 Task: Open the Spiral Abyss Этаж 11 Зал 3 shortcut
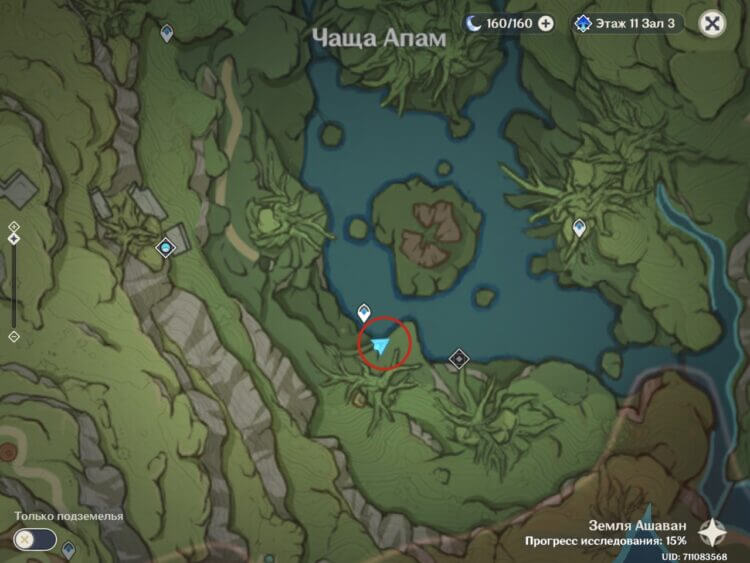tap(628, 24)
